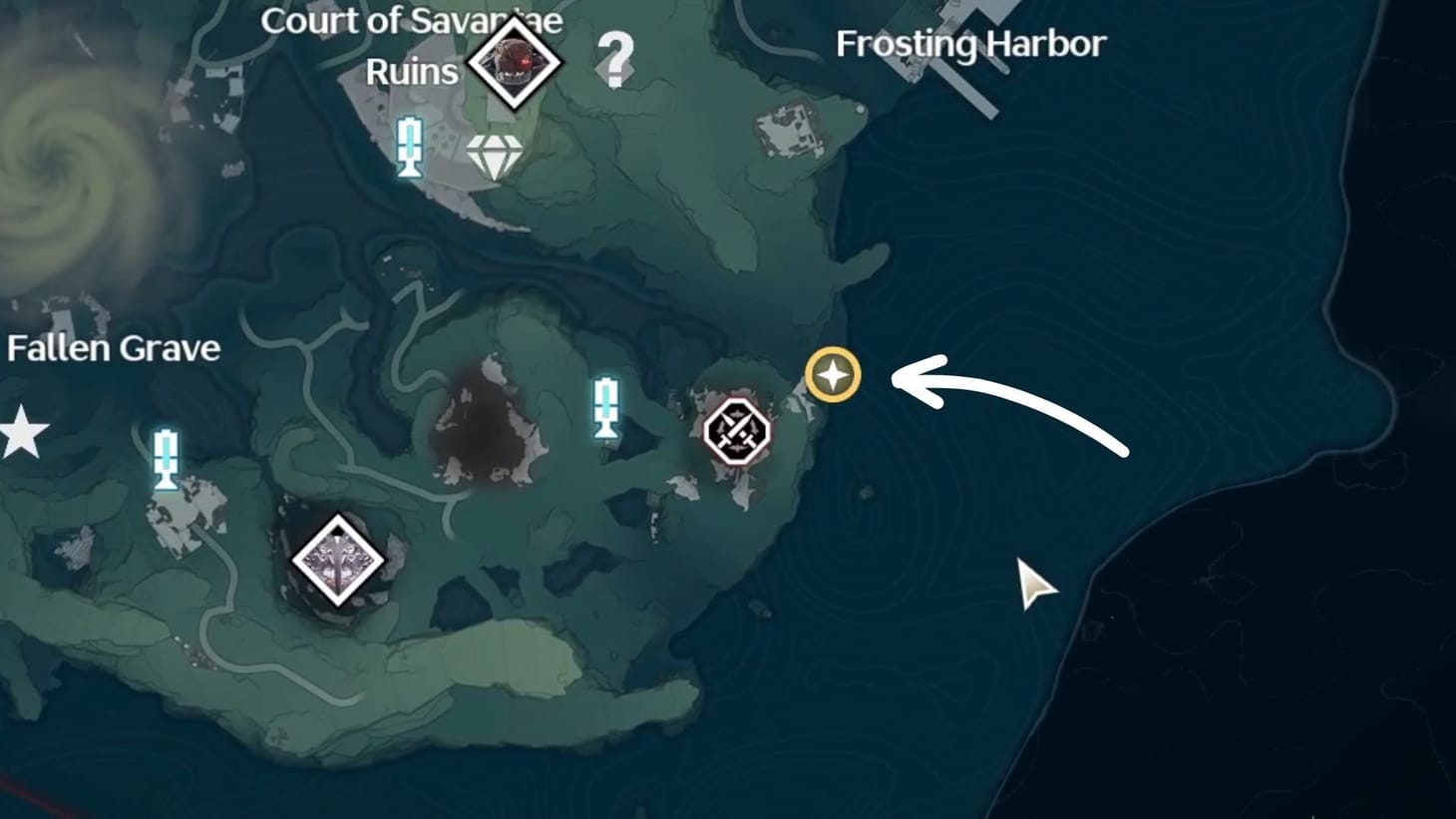Viewport: 1456px width, 819px height.
Task: Select the white star marker at Fallen Grave
Action: point(23,431)
